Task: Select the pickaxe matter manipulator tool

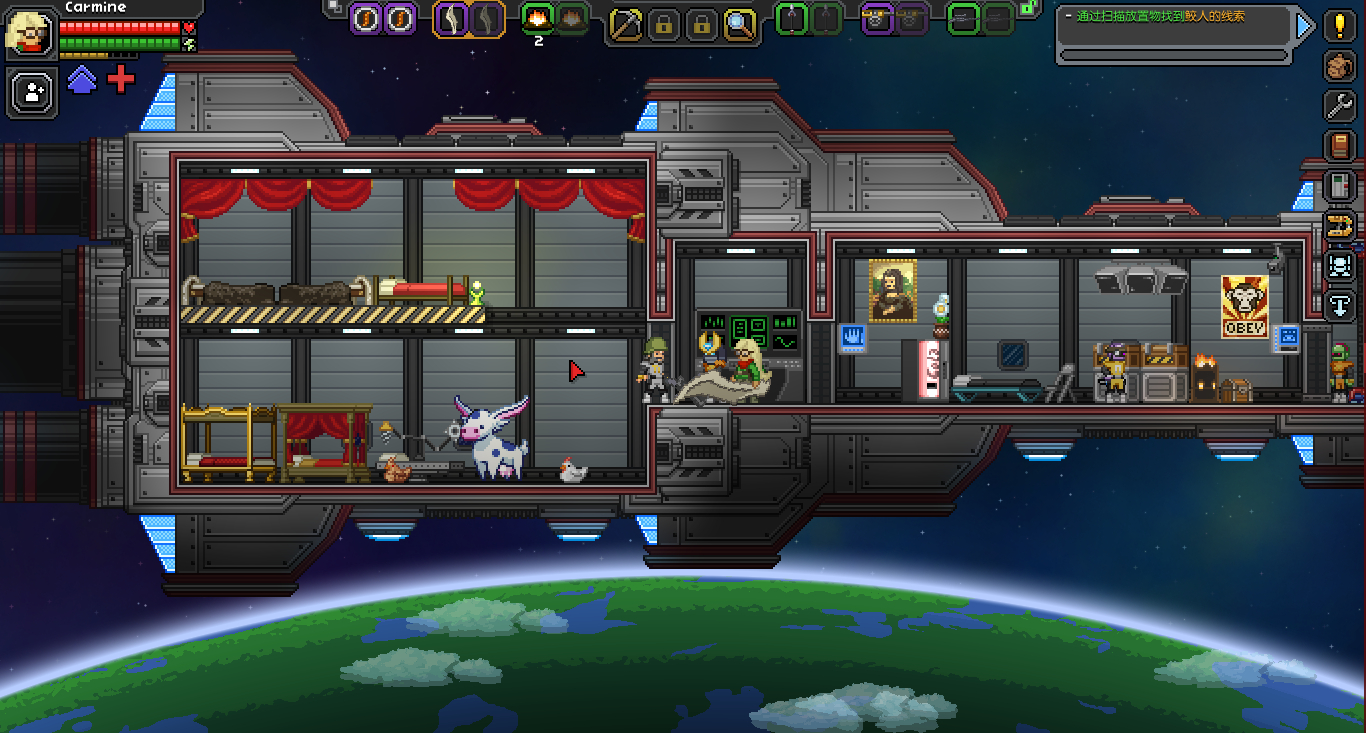Action: [x=626, y=23]
